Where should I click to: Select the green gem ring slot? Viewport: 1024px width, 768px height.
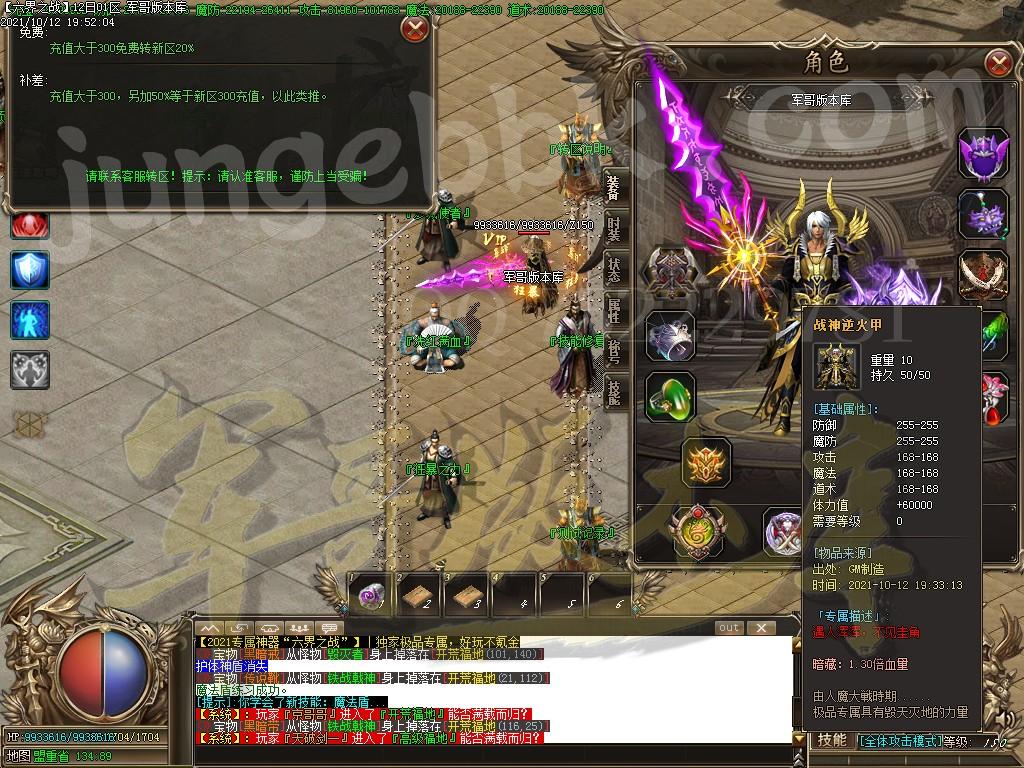pos(670,396)
